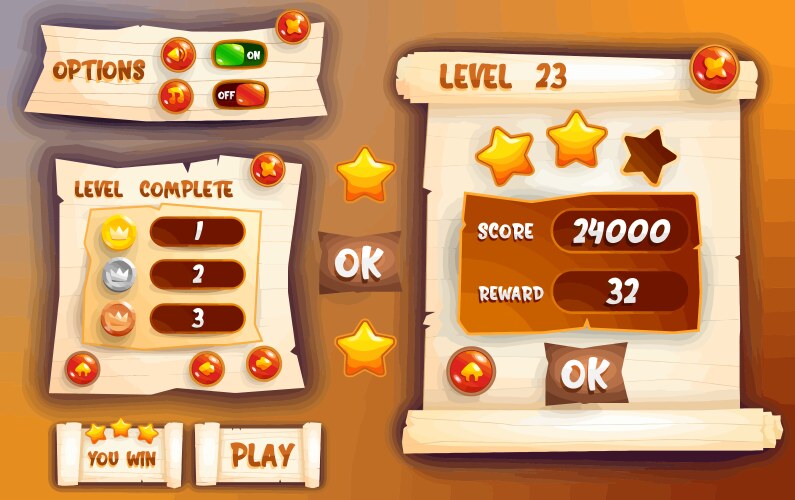Click the right arrow on Level Complete
Image resolution: width=795 pixels, height=500 pixels.
pos(263,362)
